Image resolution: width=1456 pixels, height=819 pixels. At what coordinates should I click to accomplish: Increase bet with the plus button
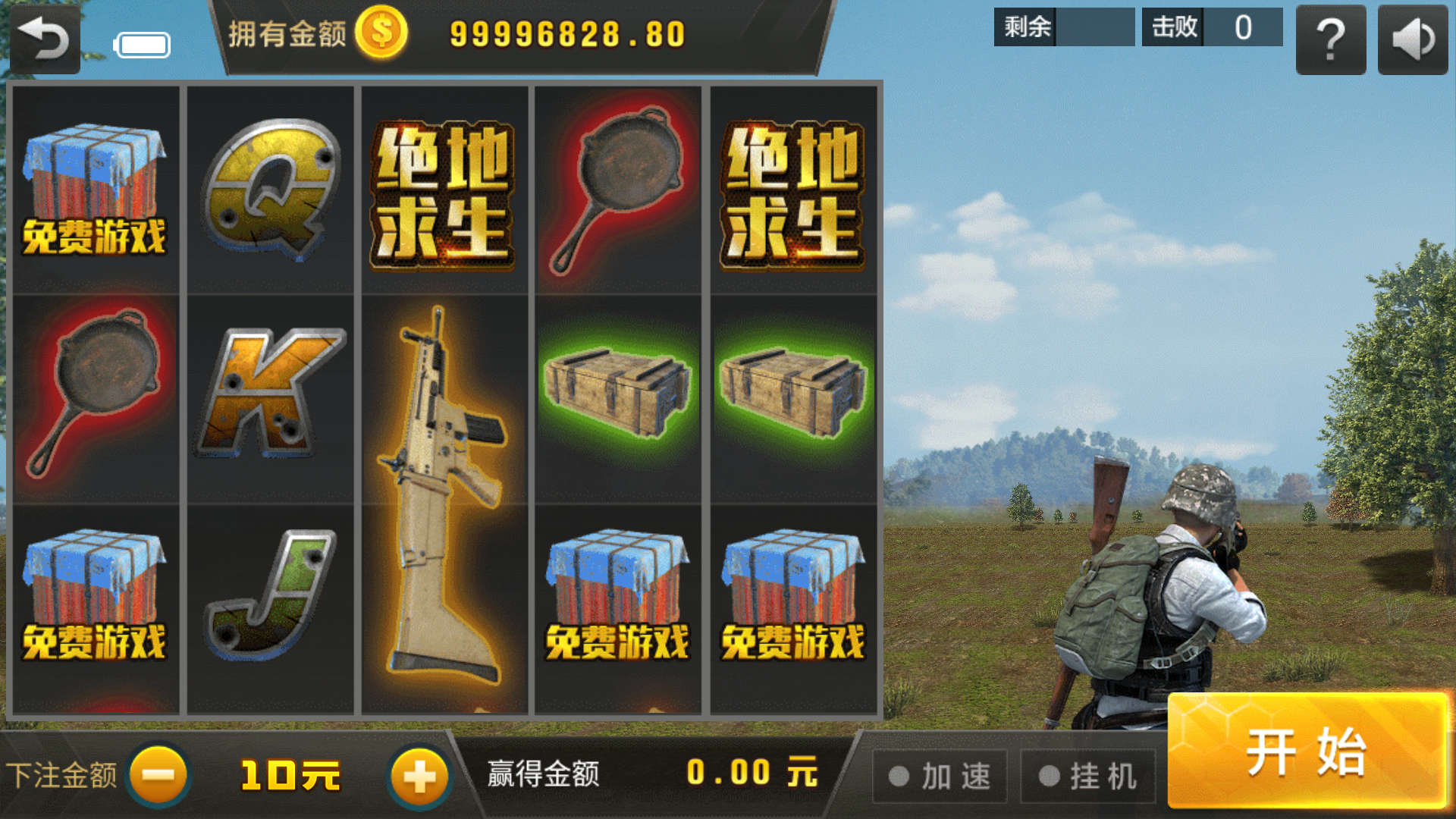coord(419,773)
